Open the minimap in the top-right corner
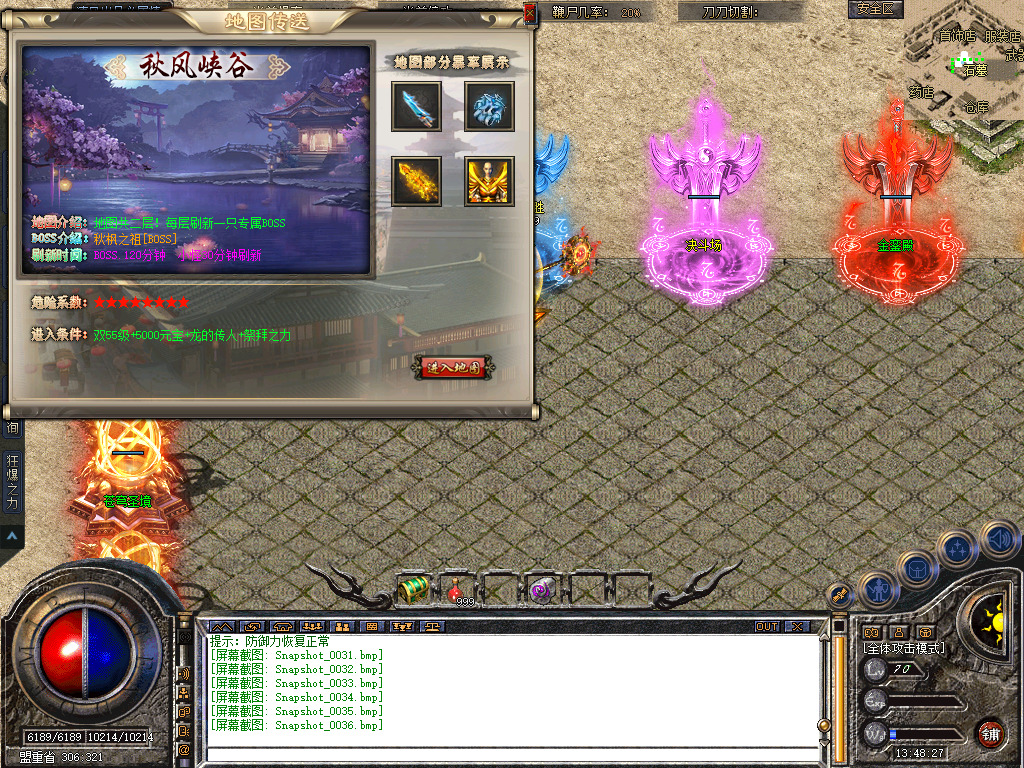The height and width of the screenshot is (768, 1024). click(964, 60)
